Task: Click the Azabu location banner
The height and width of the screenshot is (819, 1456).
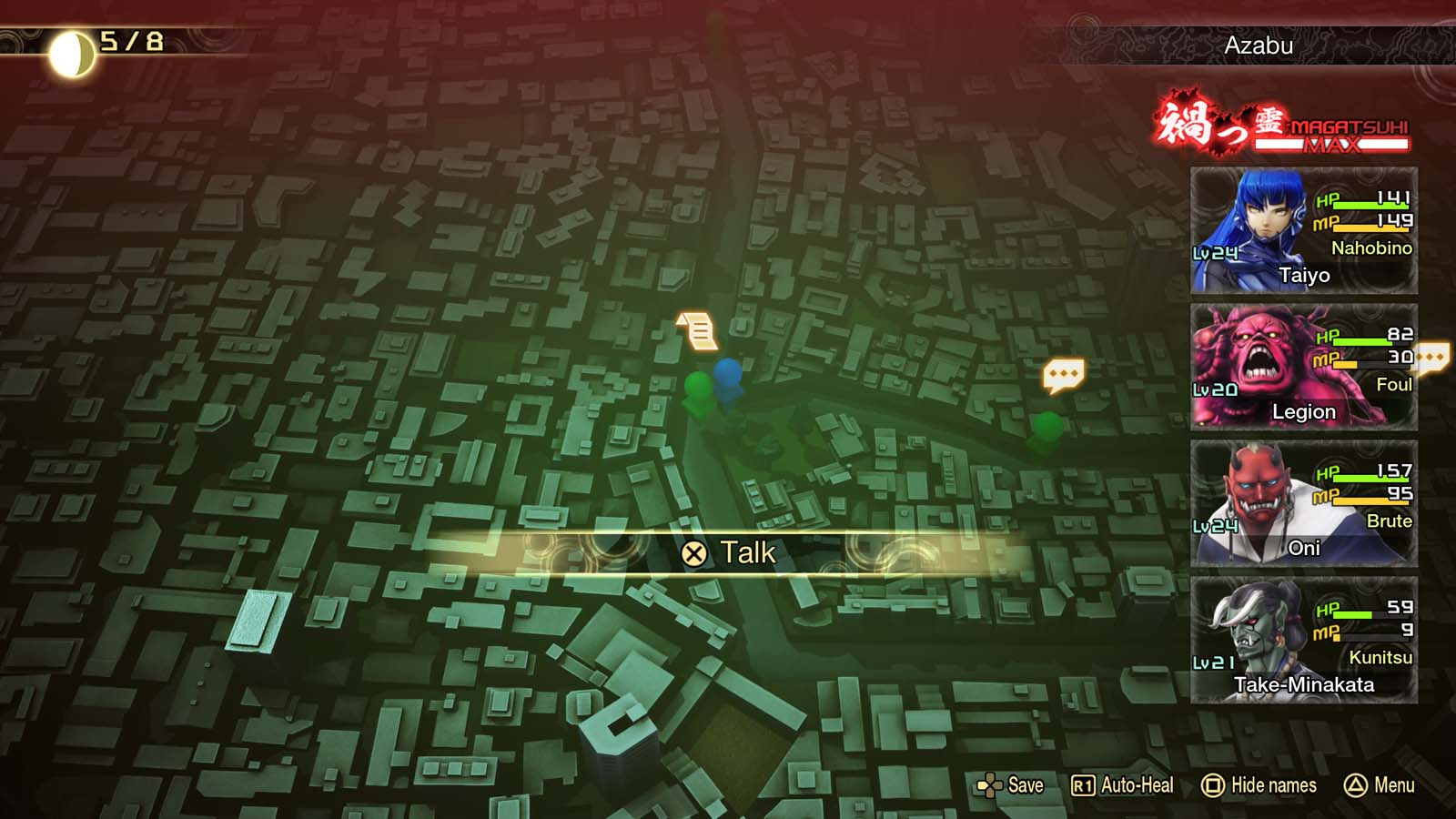Action: (x=1259, y=45)
